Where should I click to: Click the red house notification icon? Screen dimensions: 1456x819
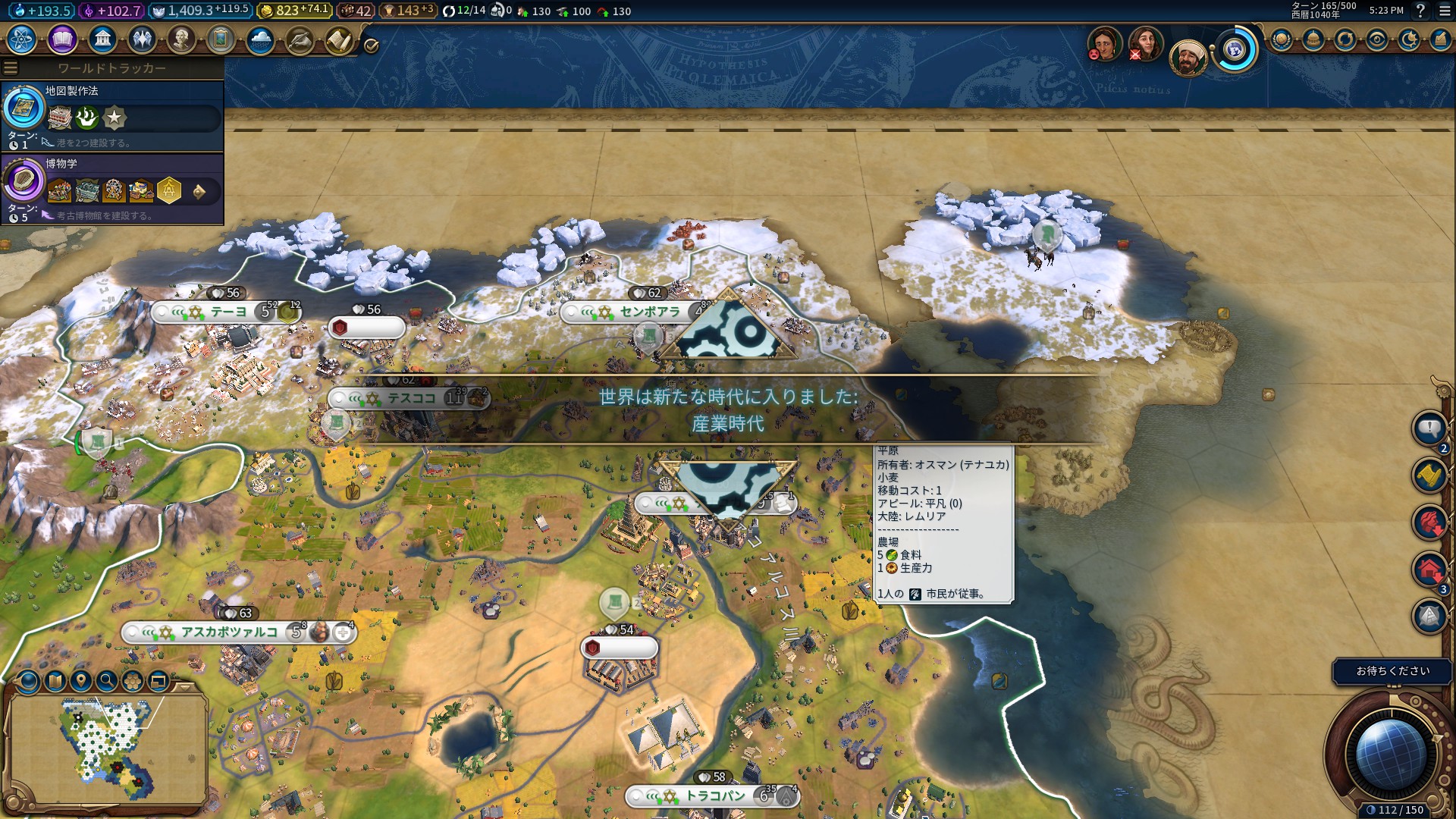tap(1429, 570)
